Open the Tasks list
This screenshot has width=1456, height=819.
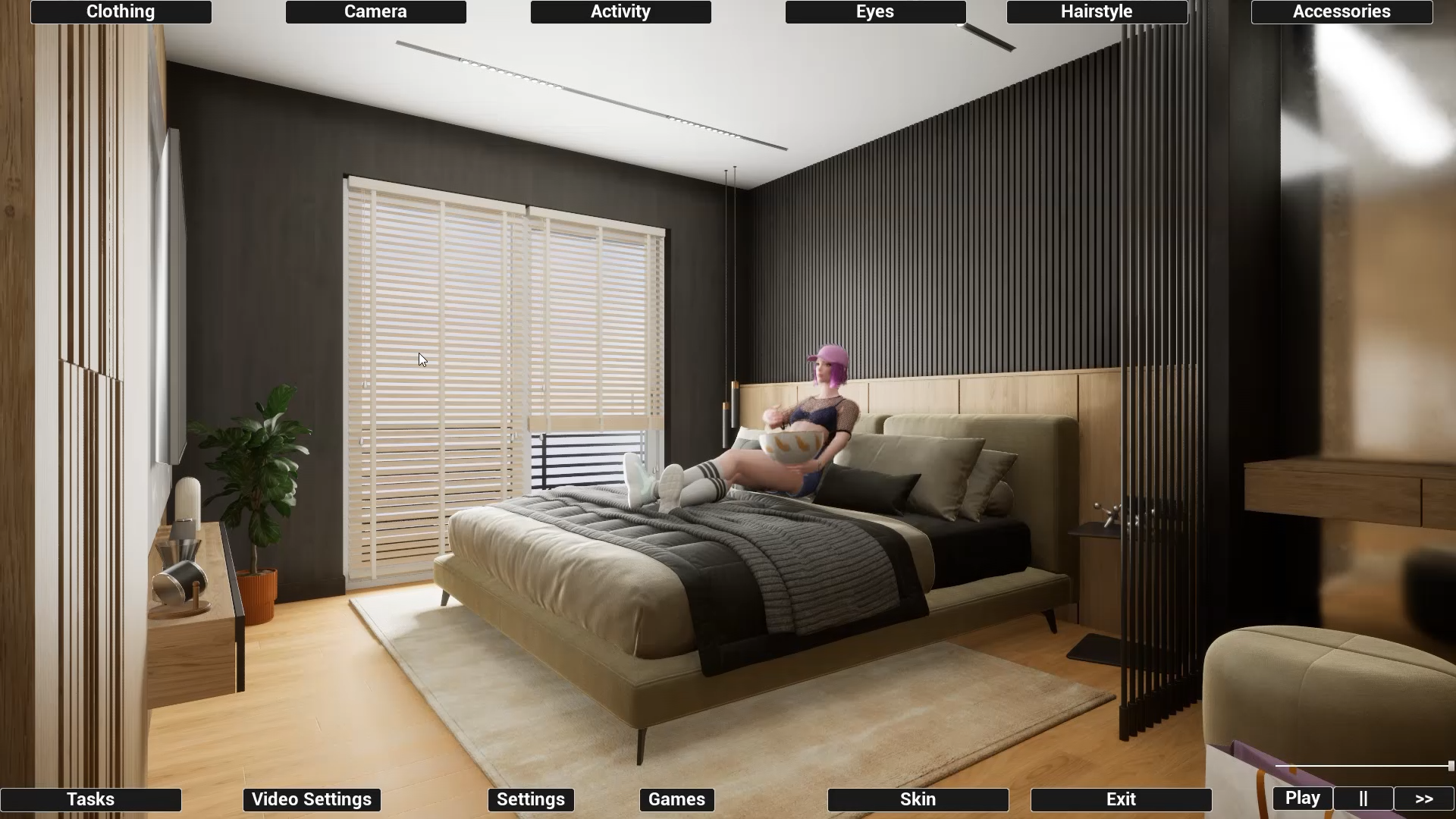pos(90,799)
